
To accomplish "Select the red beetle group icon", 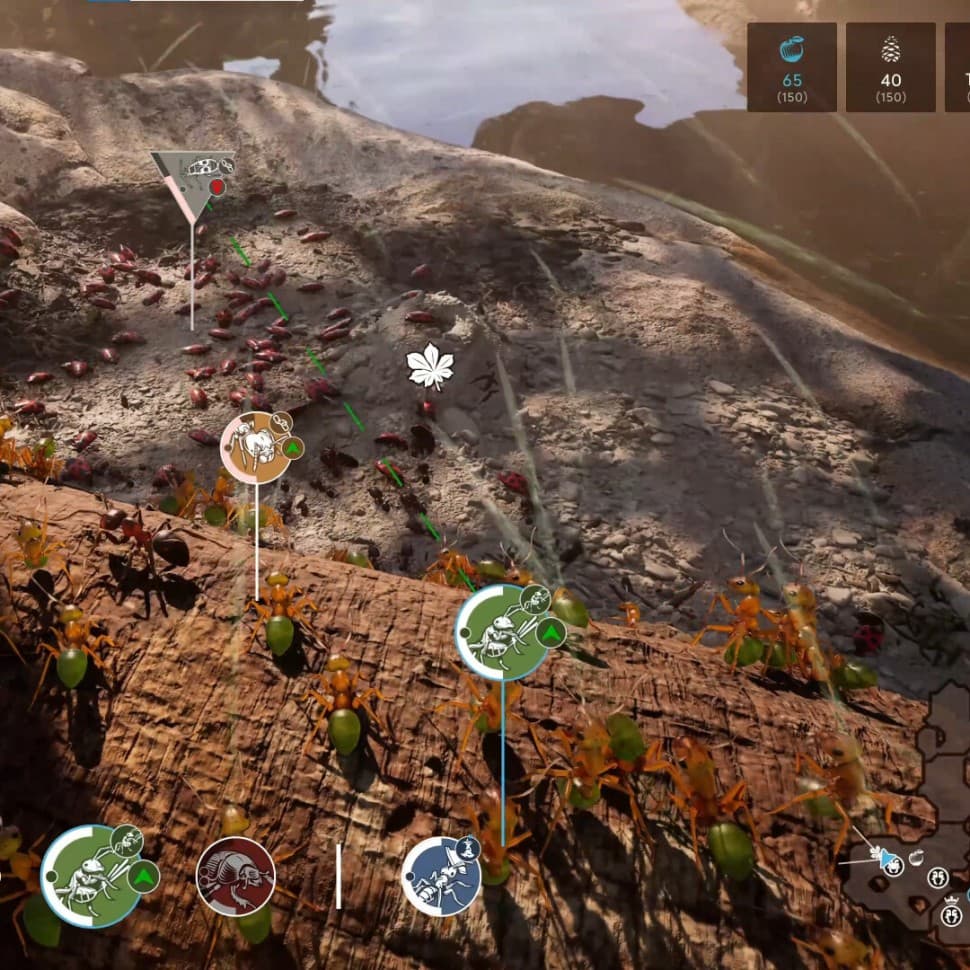I will 236,876.
